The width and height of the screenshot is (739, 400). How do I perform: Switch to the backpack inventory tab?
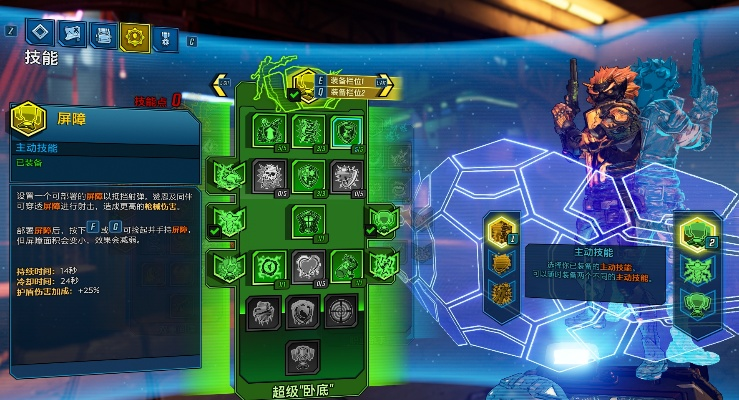click(102, 35)
